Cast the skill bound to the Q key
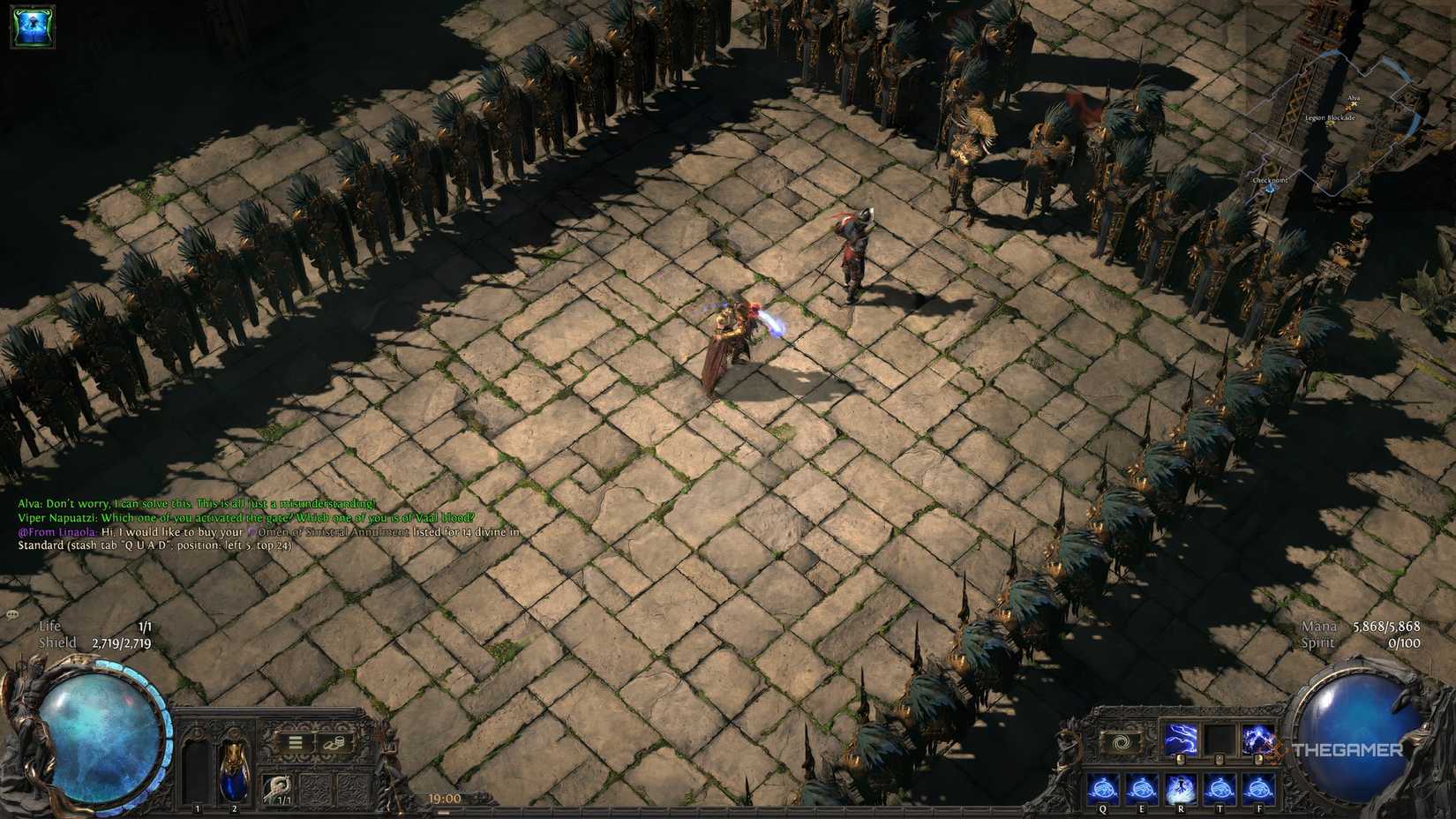Image resolution: width=1456 pixels, height=819 pixels. point(1102,788)
